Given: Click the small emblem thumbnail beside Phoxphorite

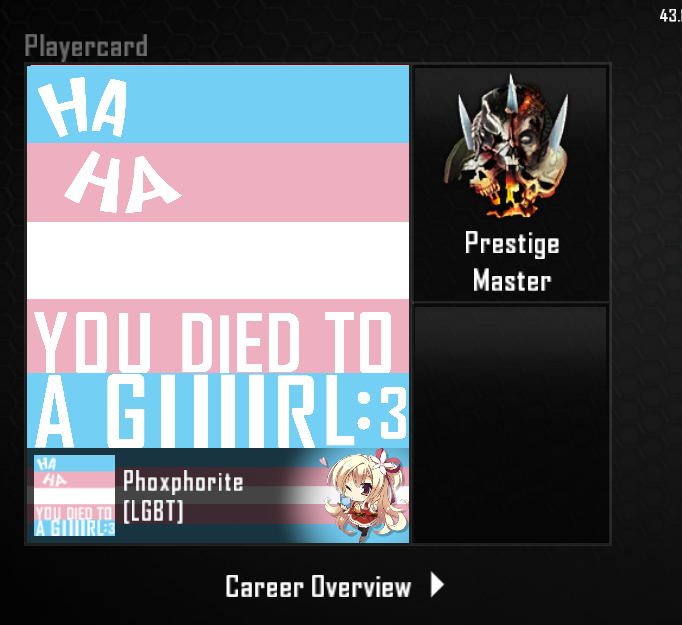Looking at the screenshot, I should 74,496.
